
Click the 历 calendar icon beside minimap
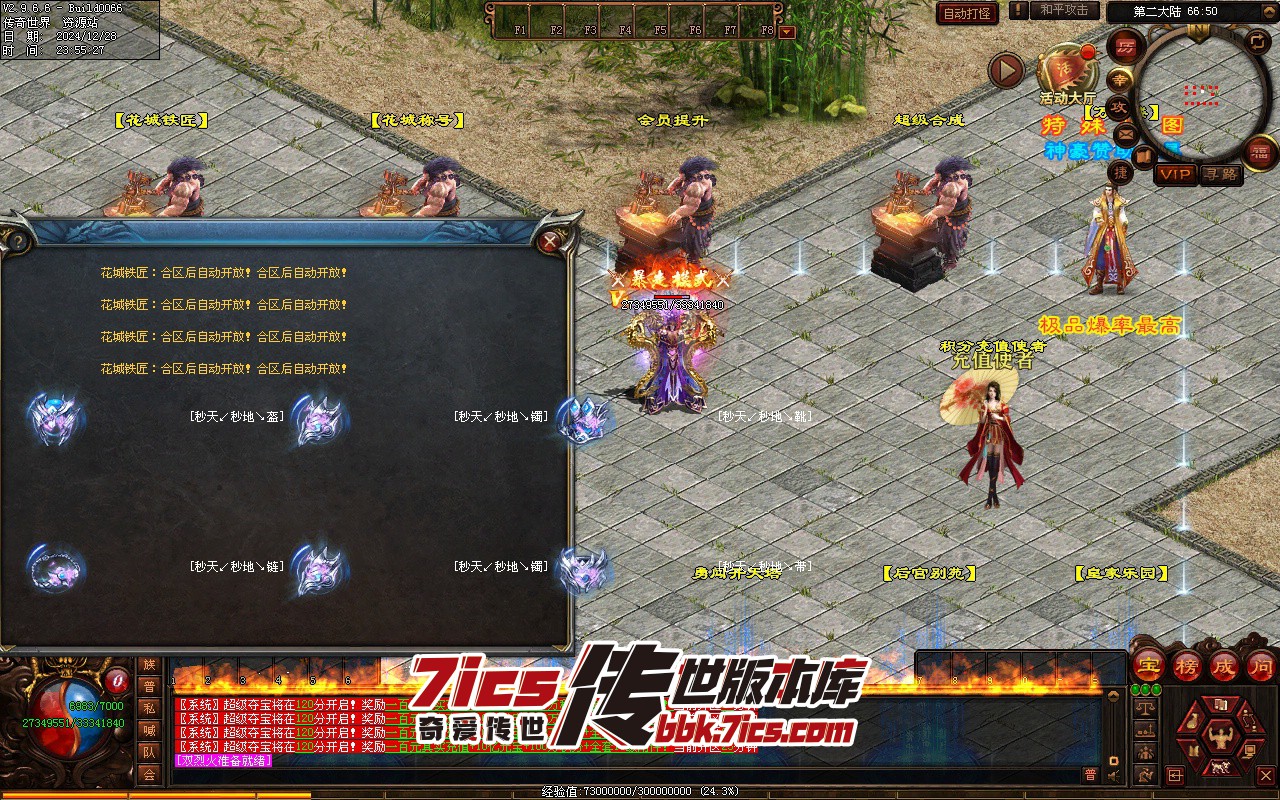pyautogui.click(x=1127, y=46)
